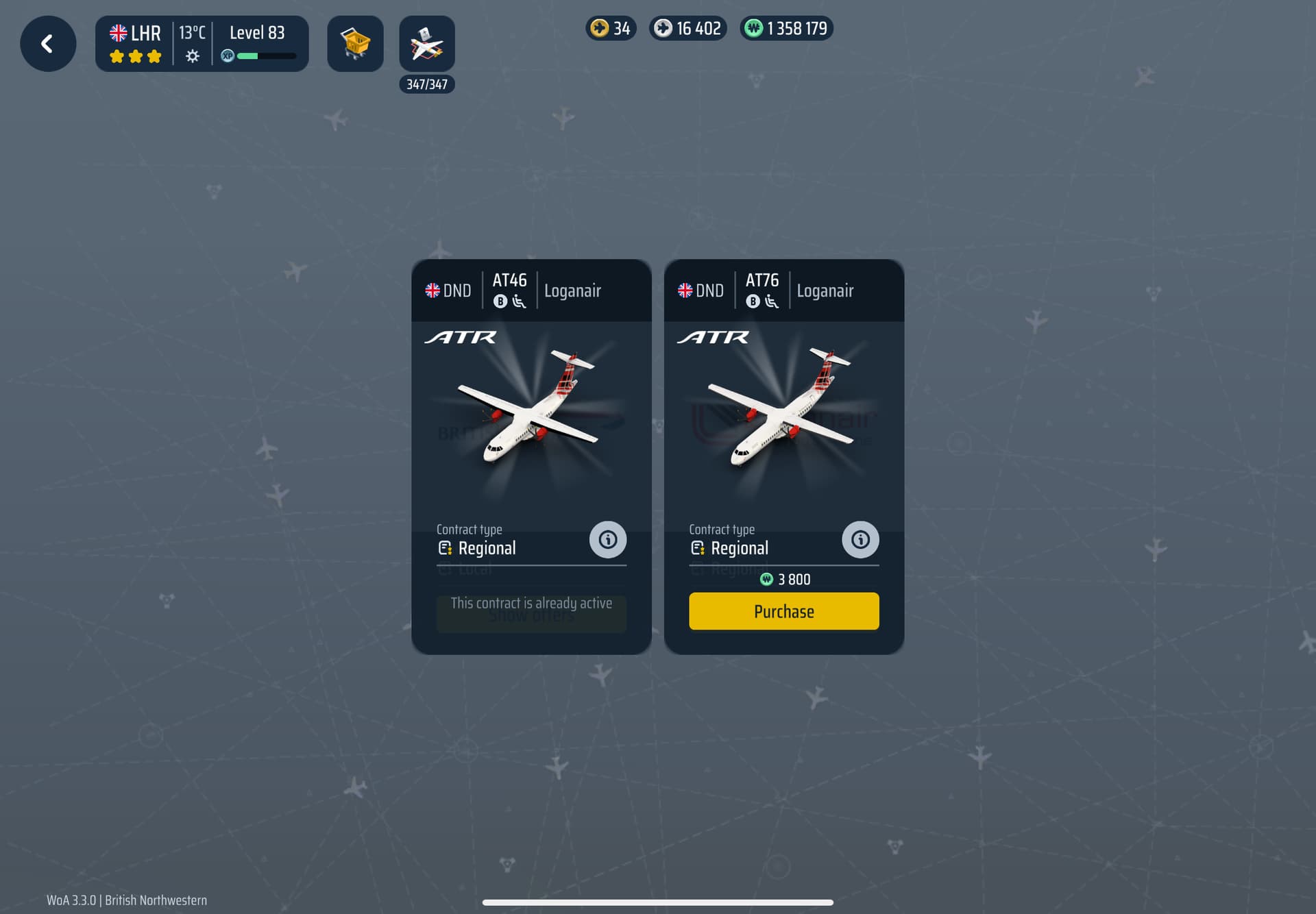
Task: Tap the gold plane currency counter
Action: (x=611, y=28)
